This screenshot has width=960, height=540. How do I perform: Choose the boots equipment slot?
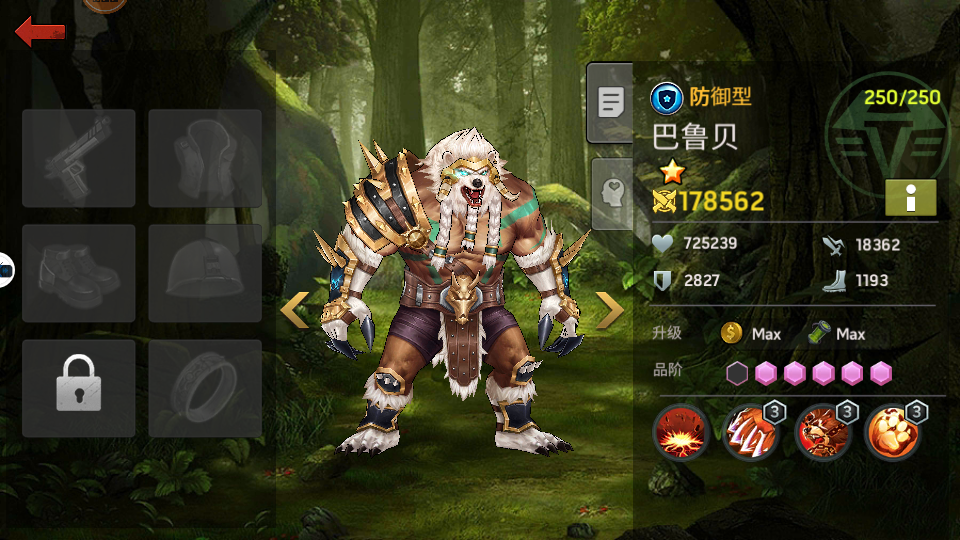[78, 273]
